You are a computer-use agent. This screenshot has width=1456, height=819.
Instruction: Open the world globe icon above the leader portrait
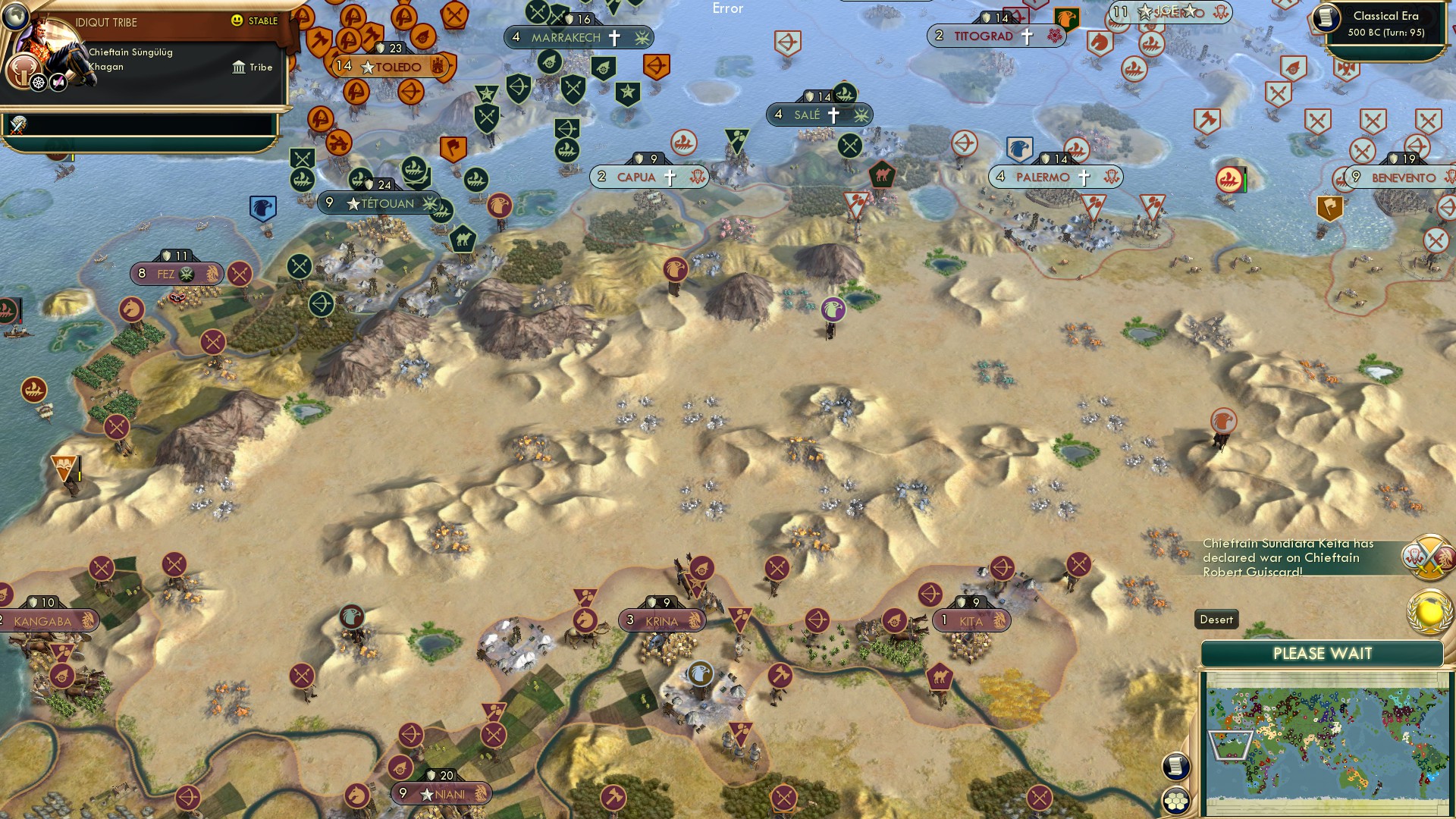coord(14,16)
